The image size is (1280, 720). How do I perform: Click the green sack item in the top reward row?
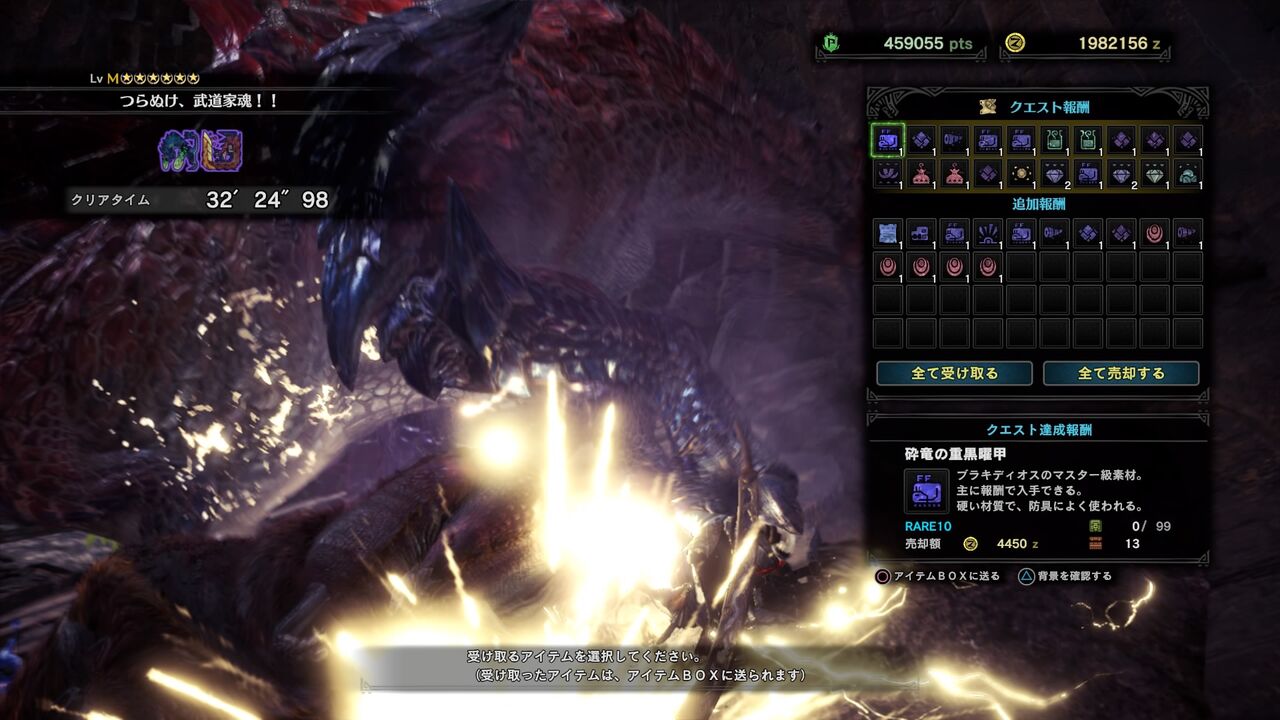pos(1053,142)
